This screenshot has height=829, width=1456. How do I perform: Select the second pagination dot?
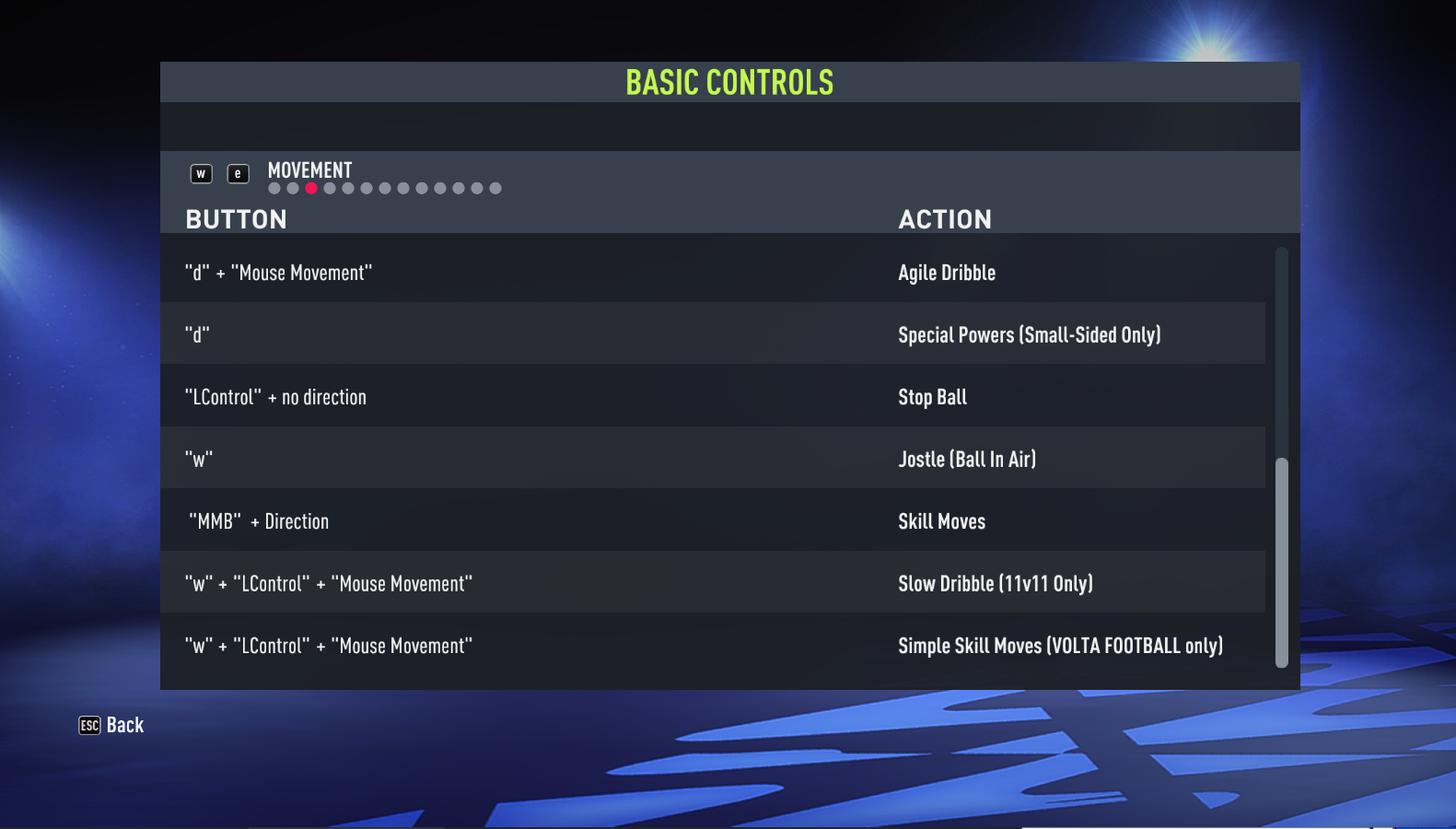(293, 188)
